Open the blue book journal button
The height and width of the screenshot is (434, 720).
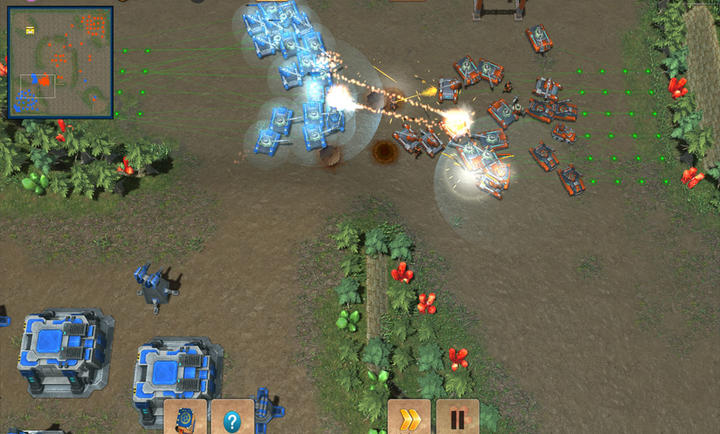tap(186, 419)
